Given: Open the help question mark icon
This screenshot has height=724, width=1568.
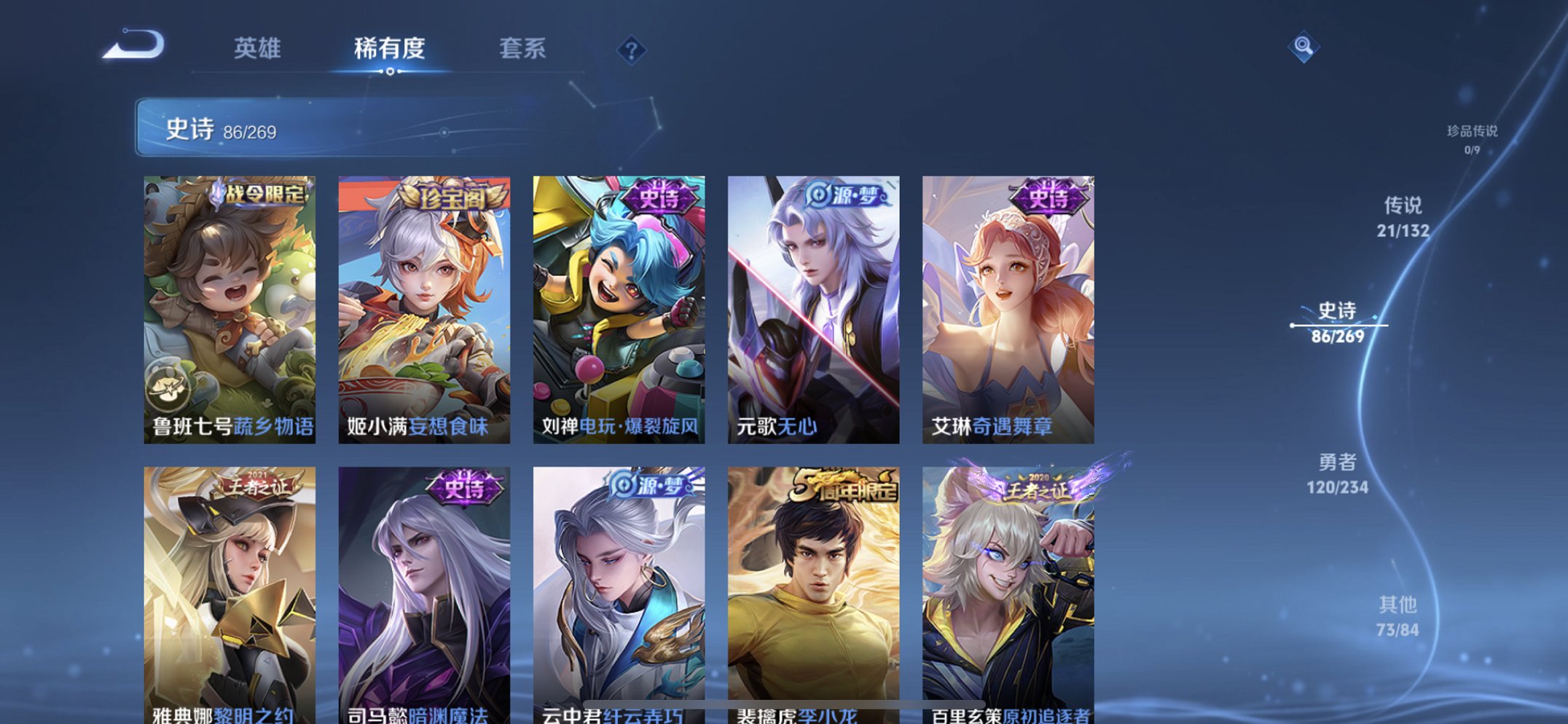Looking at the screenshot, I should [632, 50].
